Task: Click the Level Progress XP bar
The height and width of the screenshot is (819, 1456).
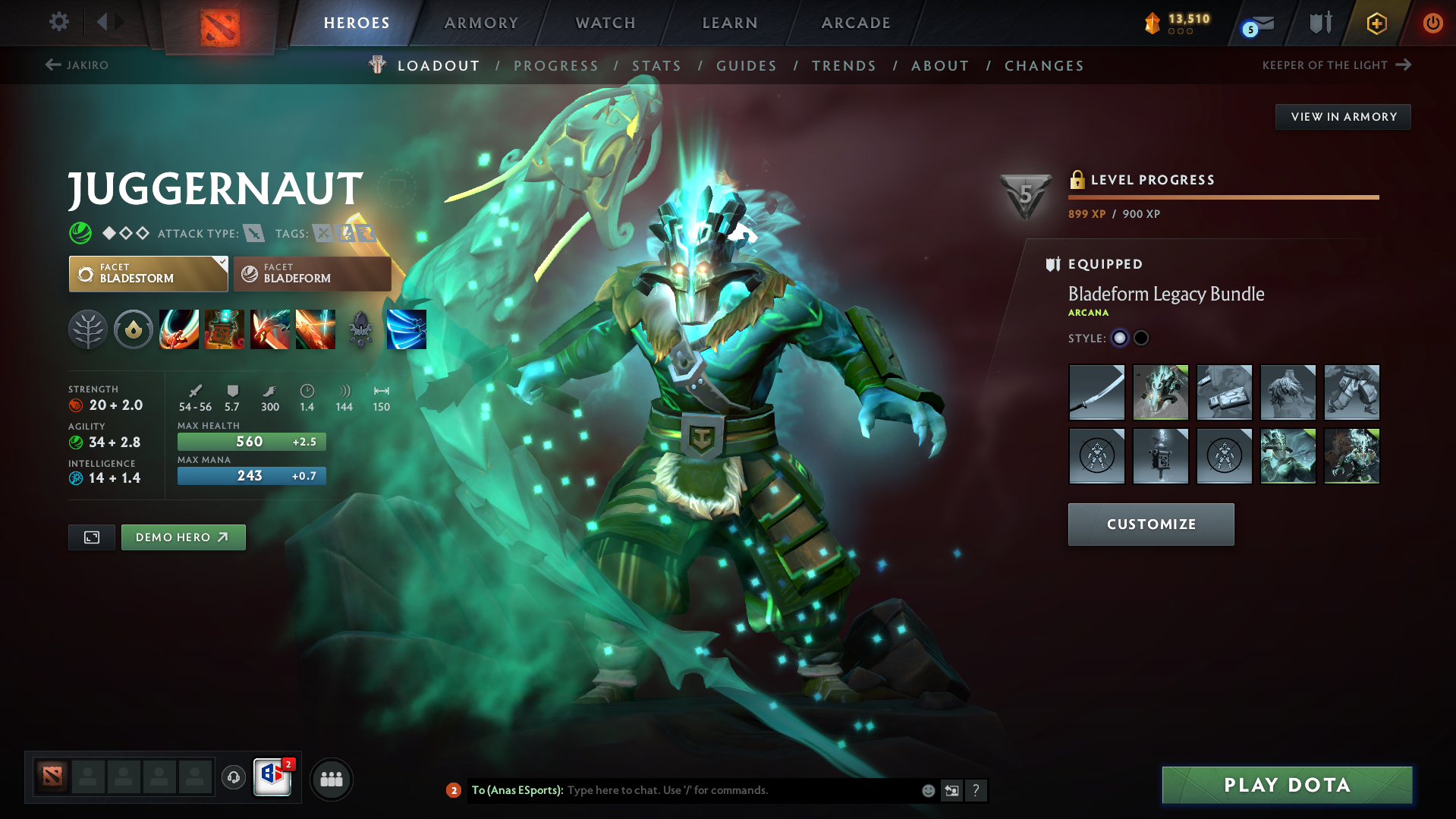Action: coord(1223,197)
